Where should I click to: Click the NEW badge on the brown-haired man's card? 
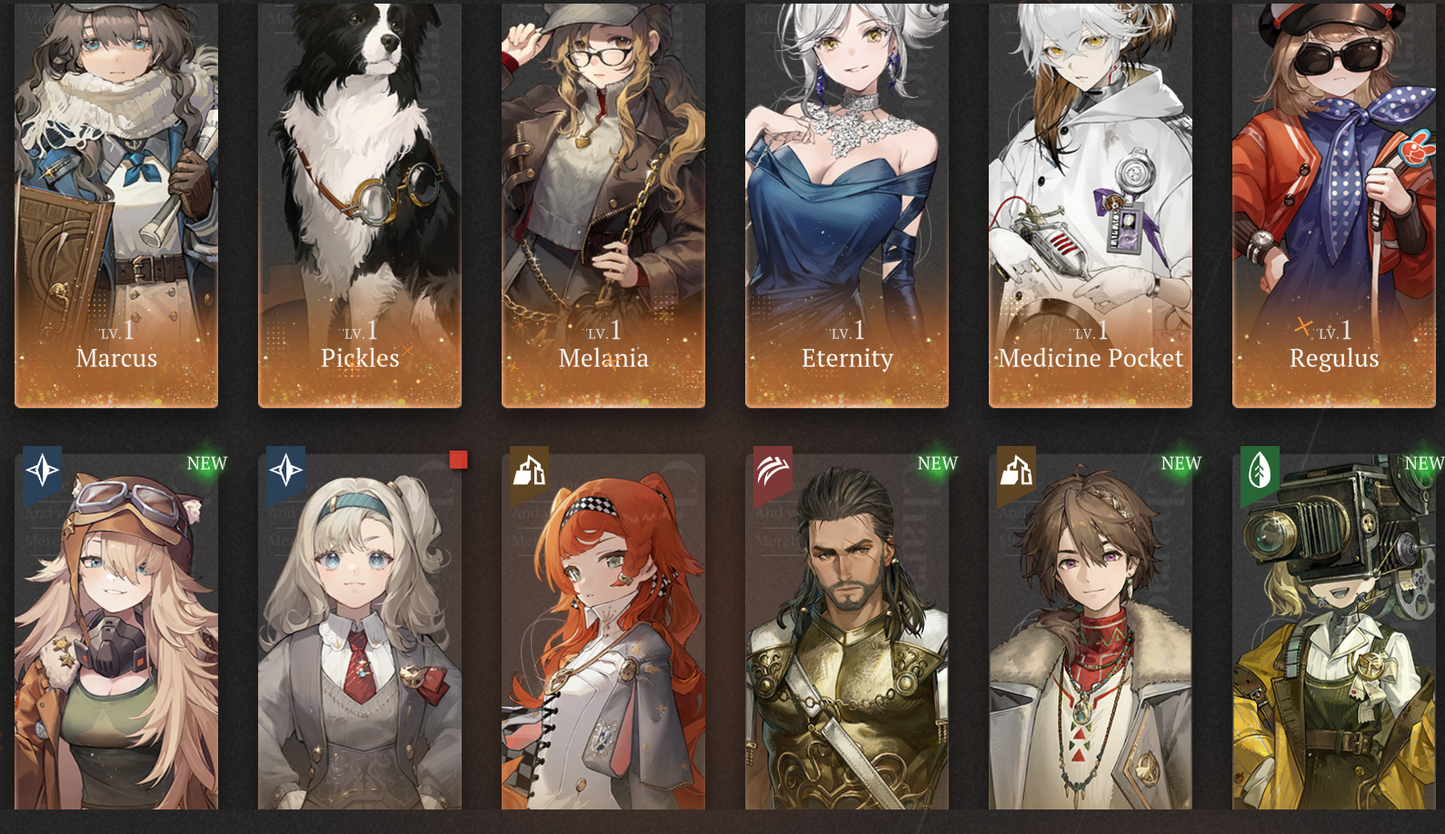[x=1180, y=463]
